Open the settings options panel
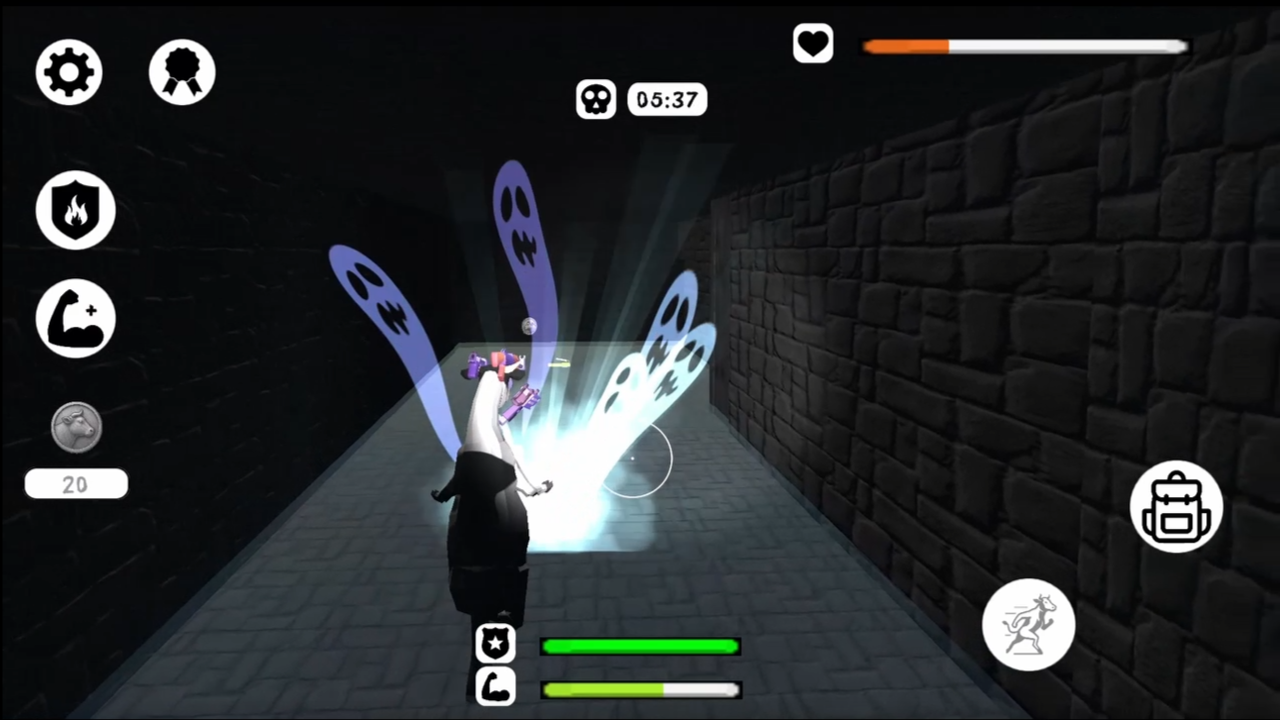Image resolution: width=1280 pixels, height=720 pixels. (68, 70)
